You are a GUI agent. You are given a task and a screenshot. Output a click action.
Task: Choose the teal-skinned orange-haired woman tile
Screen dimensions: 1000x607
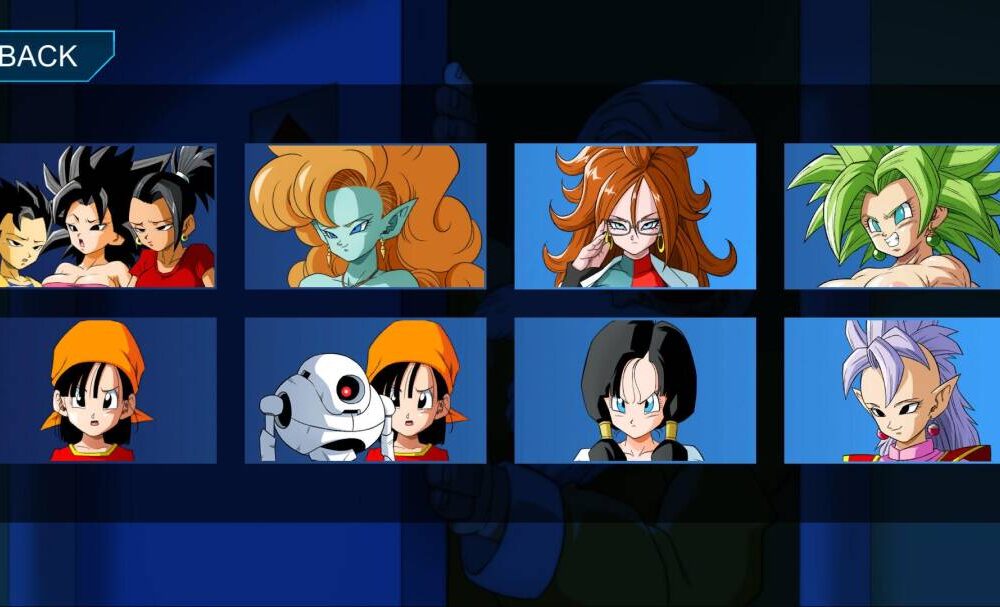click(x=365, y=216)
